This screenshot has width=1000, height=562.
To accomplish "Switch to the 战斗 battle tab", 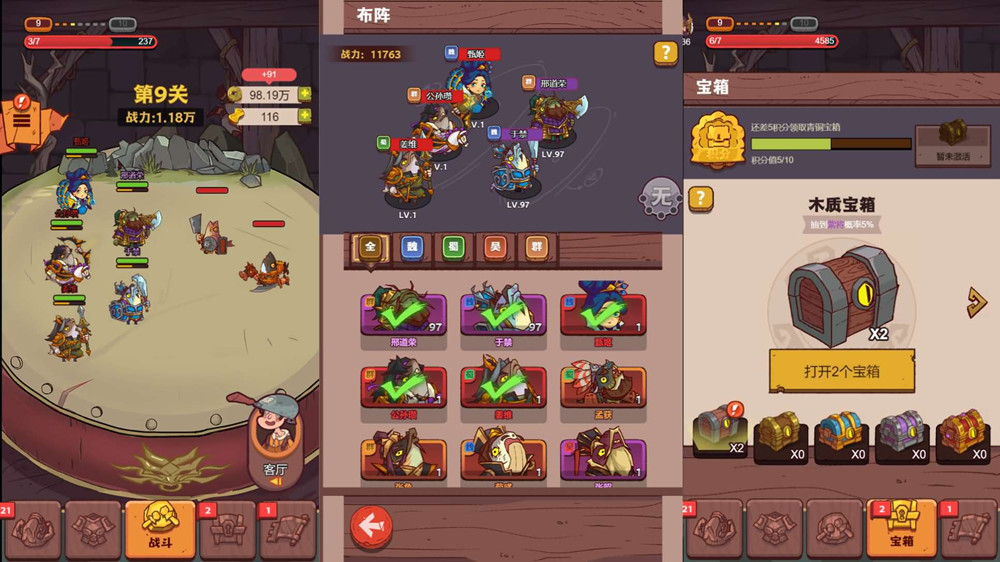I will pos(160,528).
